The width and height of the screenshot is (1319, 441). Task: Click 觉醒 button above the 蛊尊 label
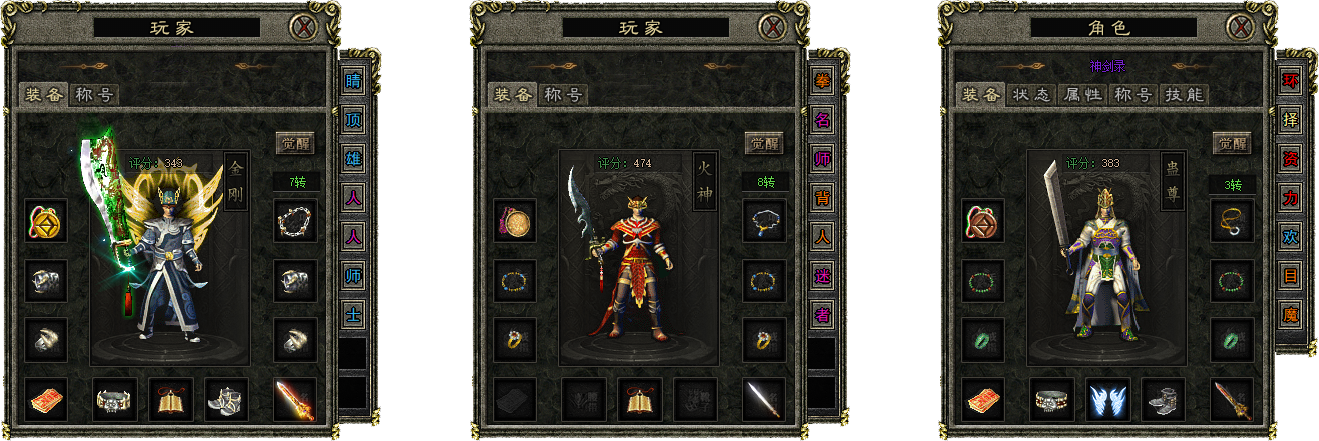1232,143
